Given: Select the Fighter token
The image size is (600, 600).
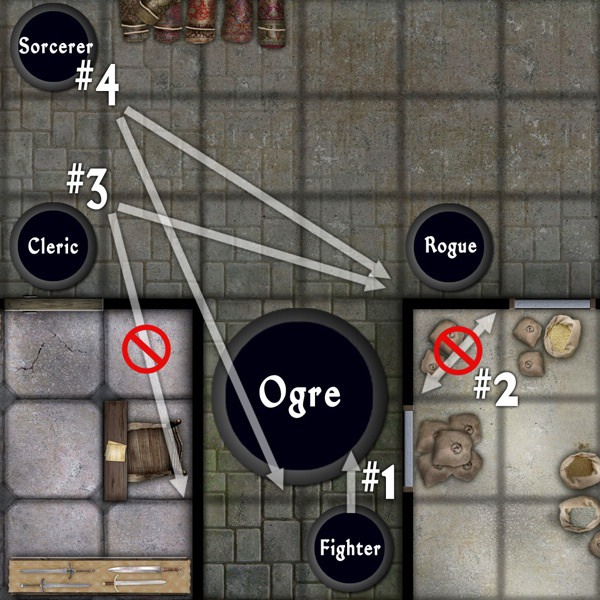Looking at the screenshot, I should click(350, 547).
